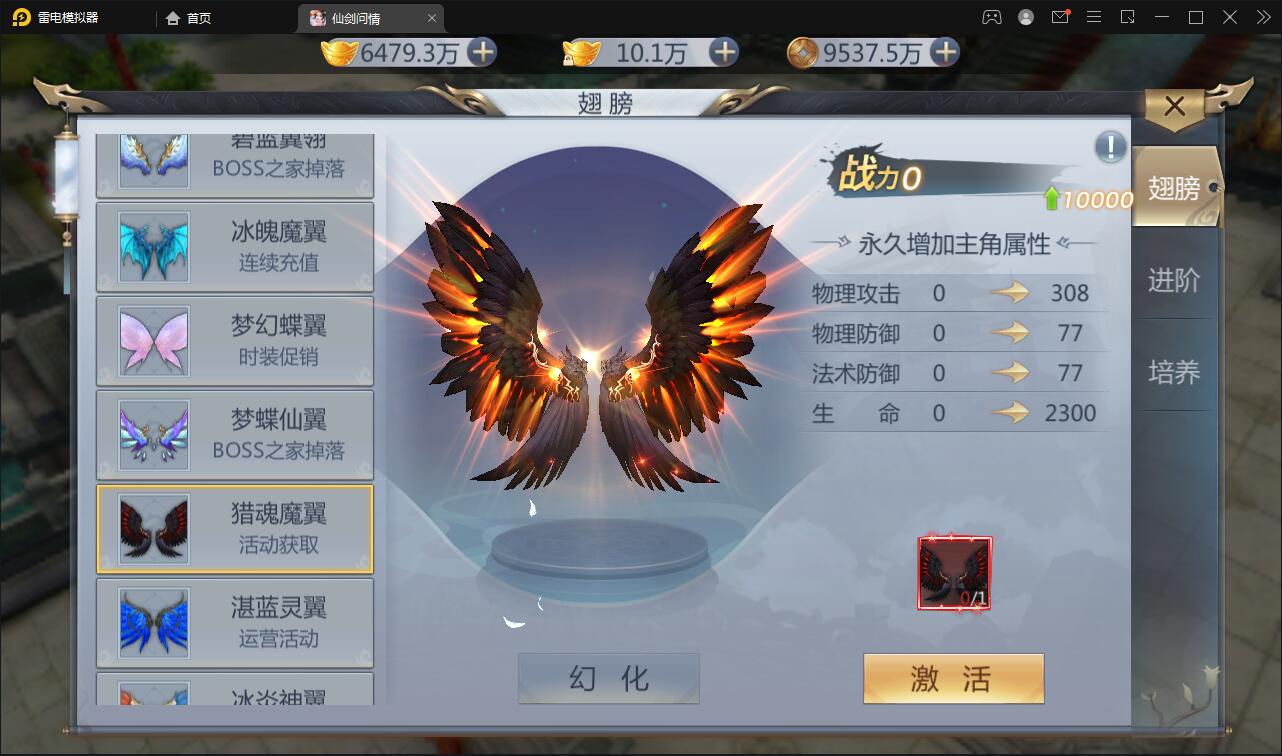
Task: Switch to the 培养 tab
Action: point(1175,372)
